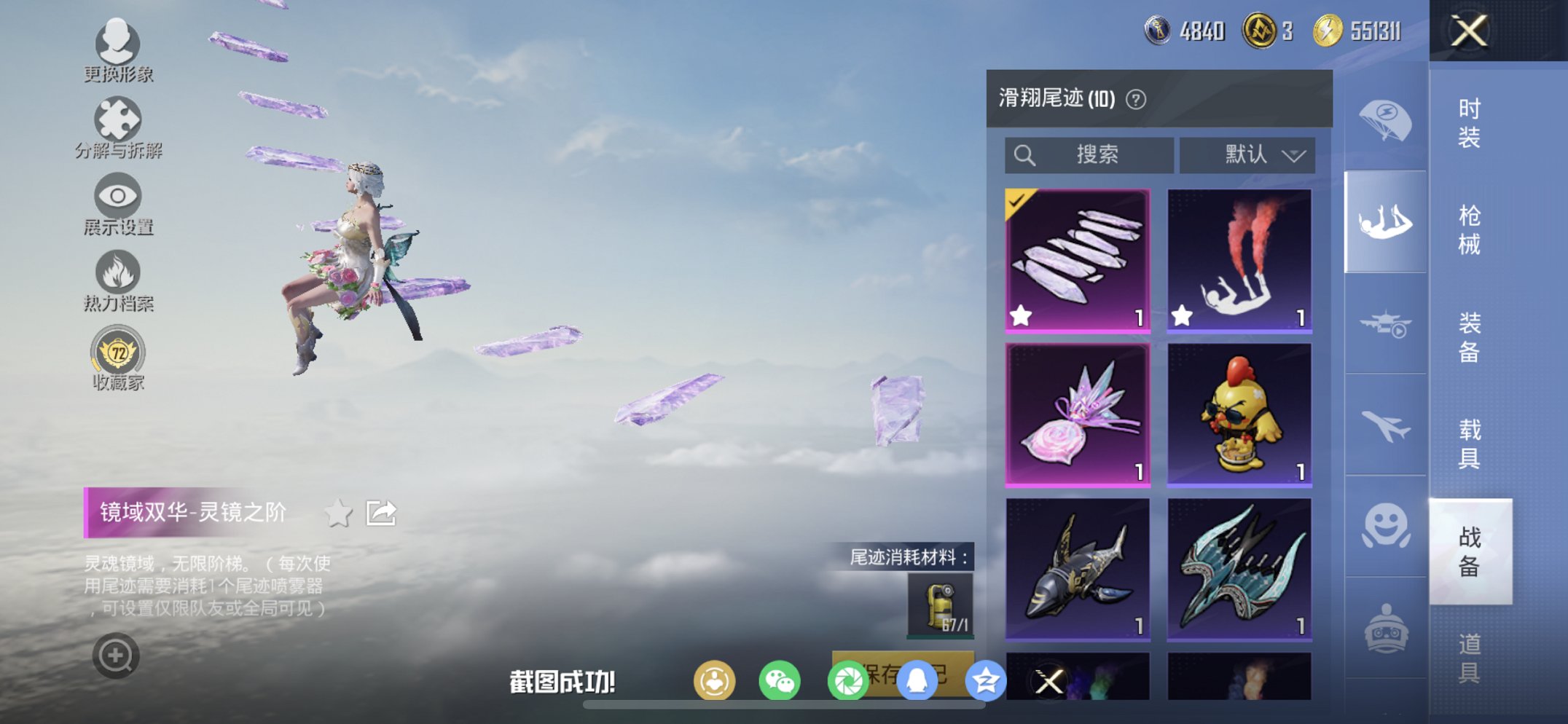Click the drone vehicle icon in sidebar
Screen dimensions: 1568x724
(1386, 323)
